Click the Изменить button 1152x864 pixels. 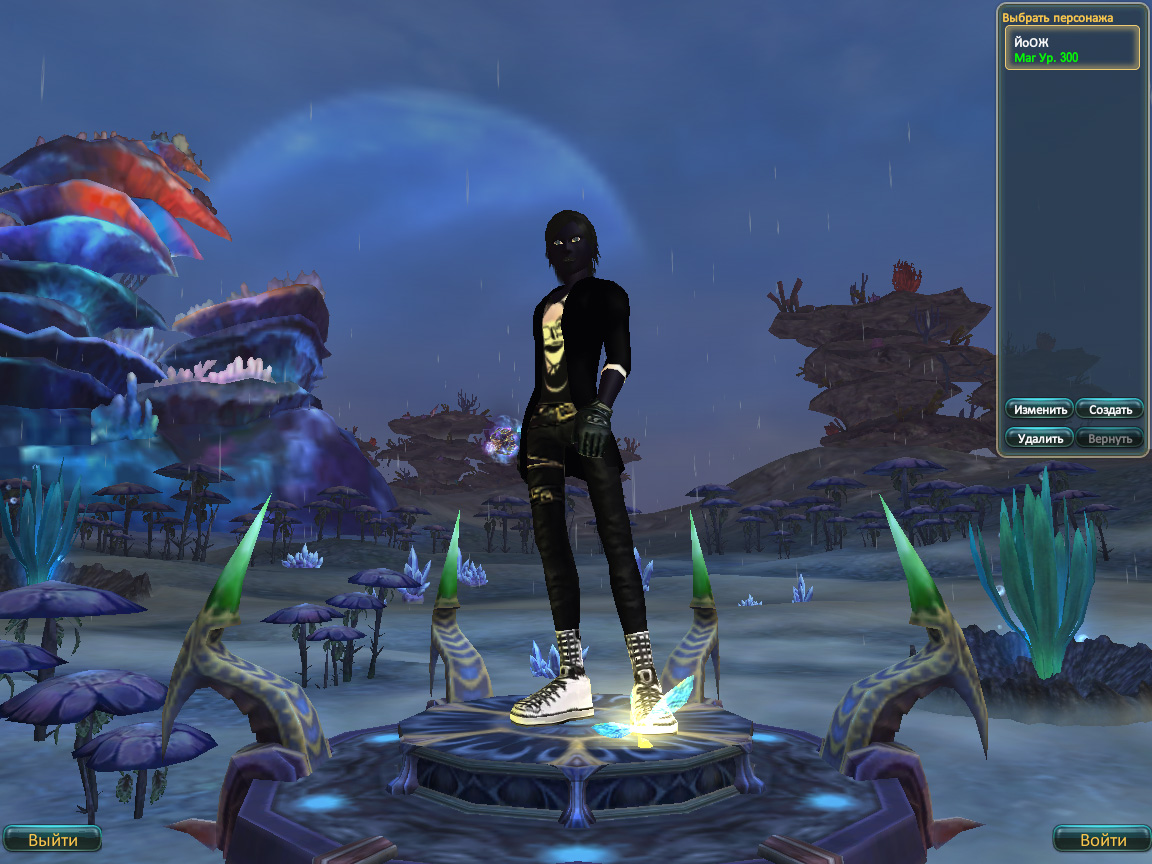1040,410
